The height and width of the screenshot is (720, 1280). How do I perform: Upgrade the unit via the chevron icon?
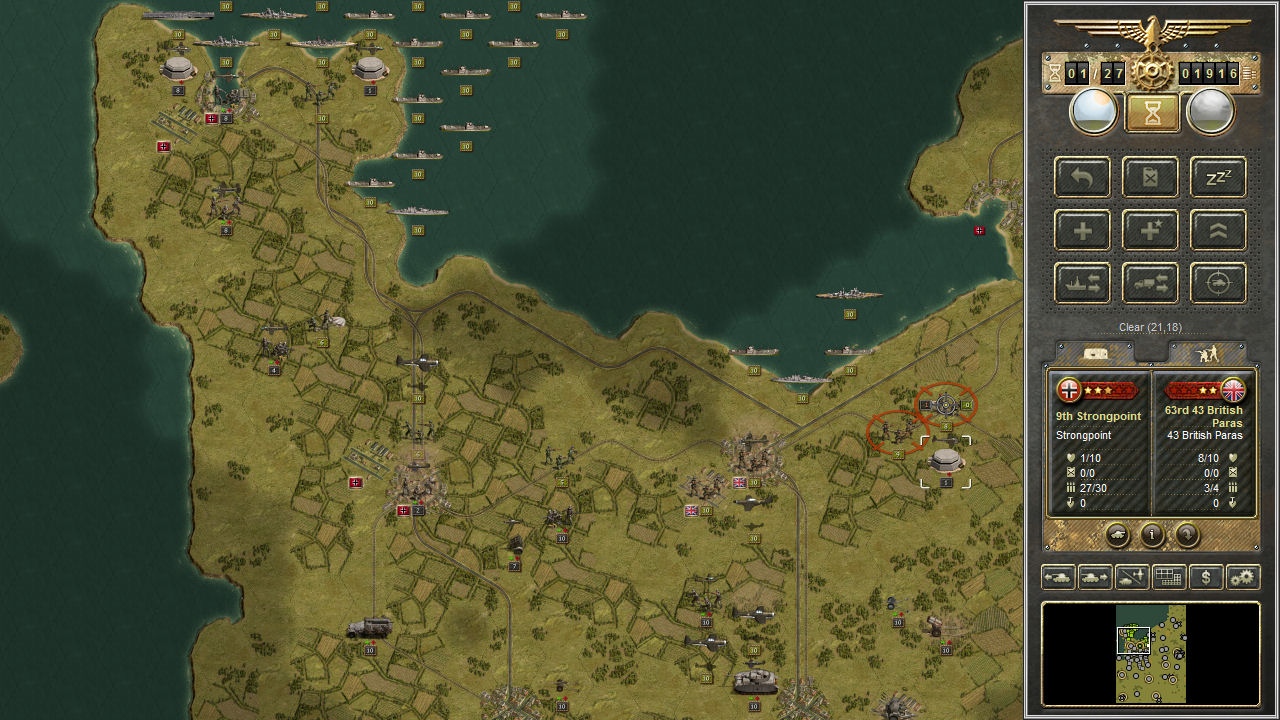click(x=1217, y=230)
